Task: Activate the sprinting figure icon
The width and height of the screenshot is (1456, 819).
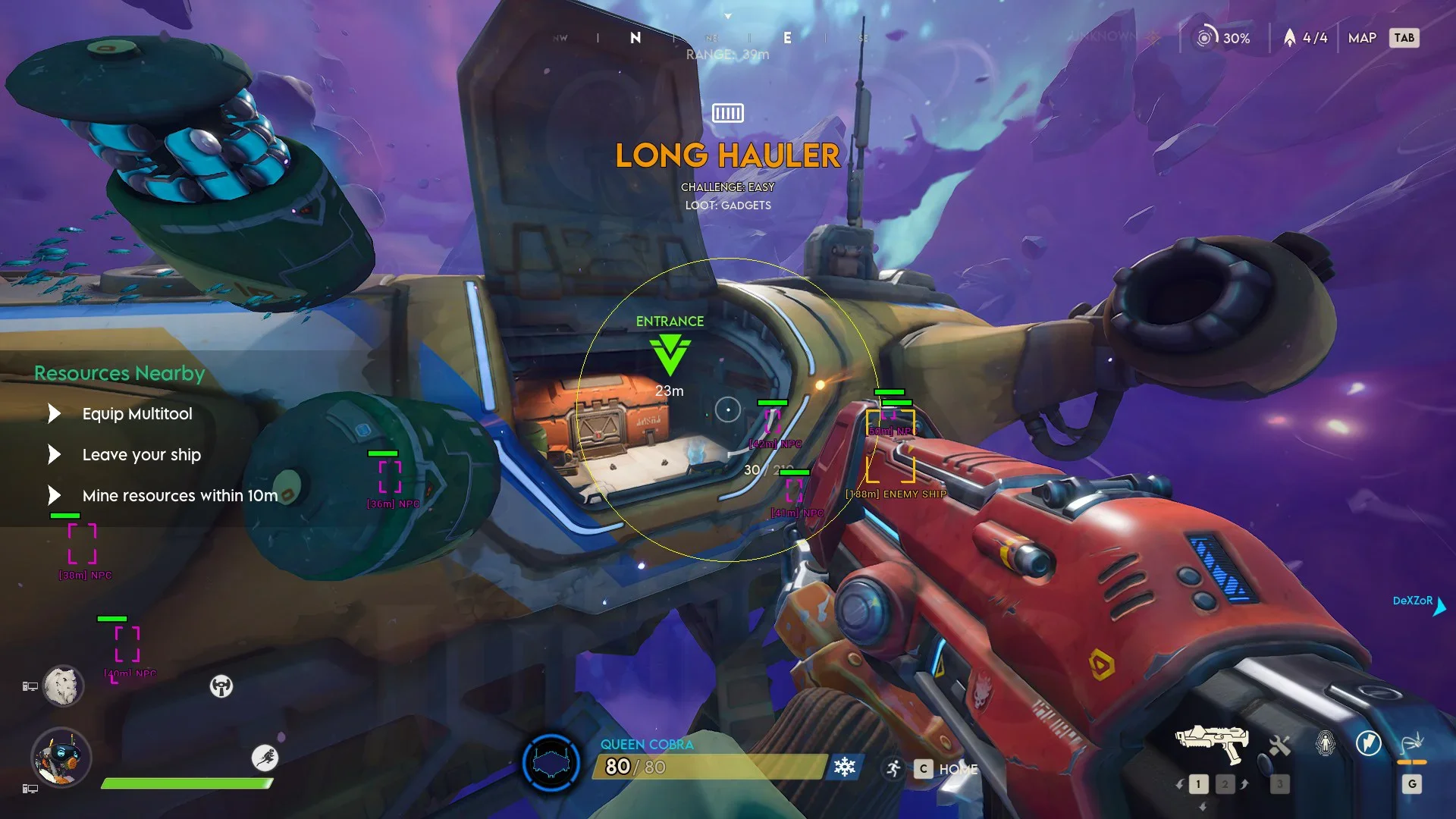Action: [265, 758]
